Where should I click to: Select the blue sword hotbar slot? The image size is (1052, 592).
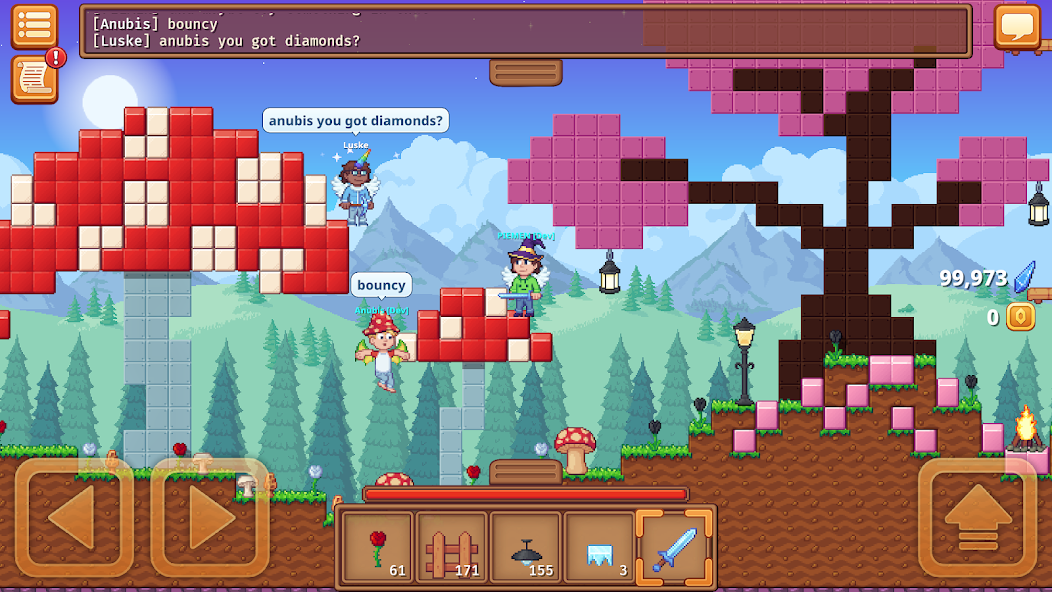[674, 547]
